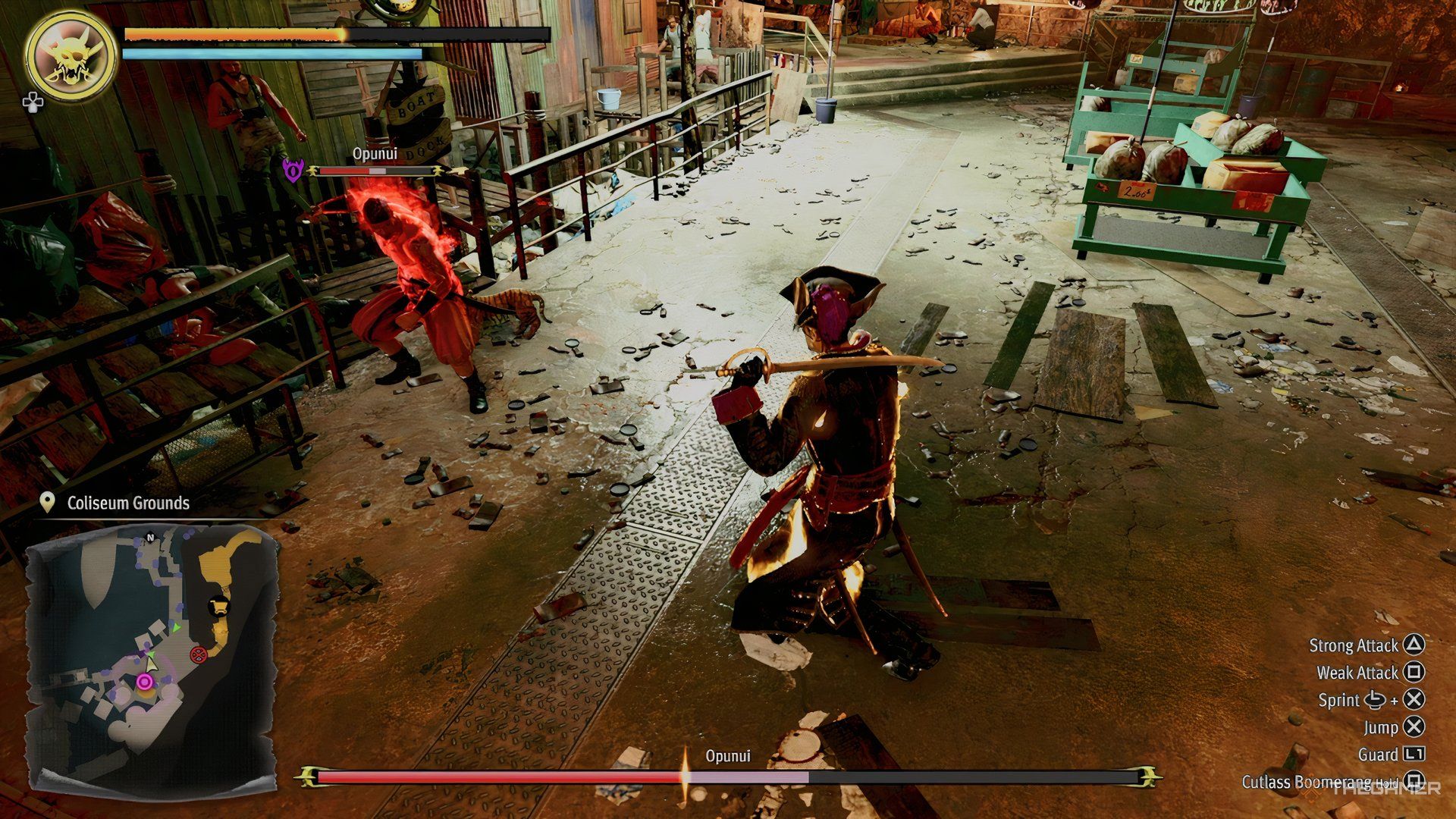Select the pink target marker on minimap
Screen dimensions: 1456x819
pos(144,682)
